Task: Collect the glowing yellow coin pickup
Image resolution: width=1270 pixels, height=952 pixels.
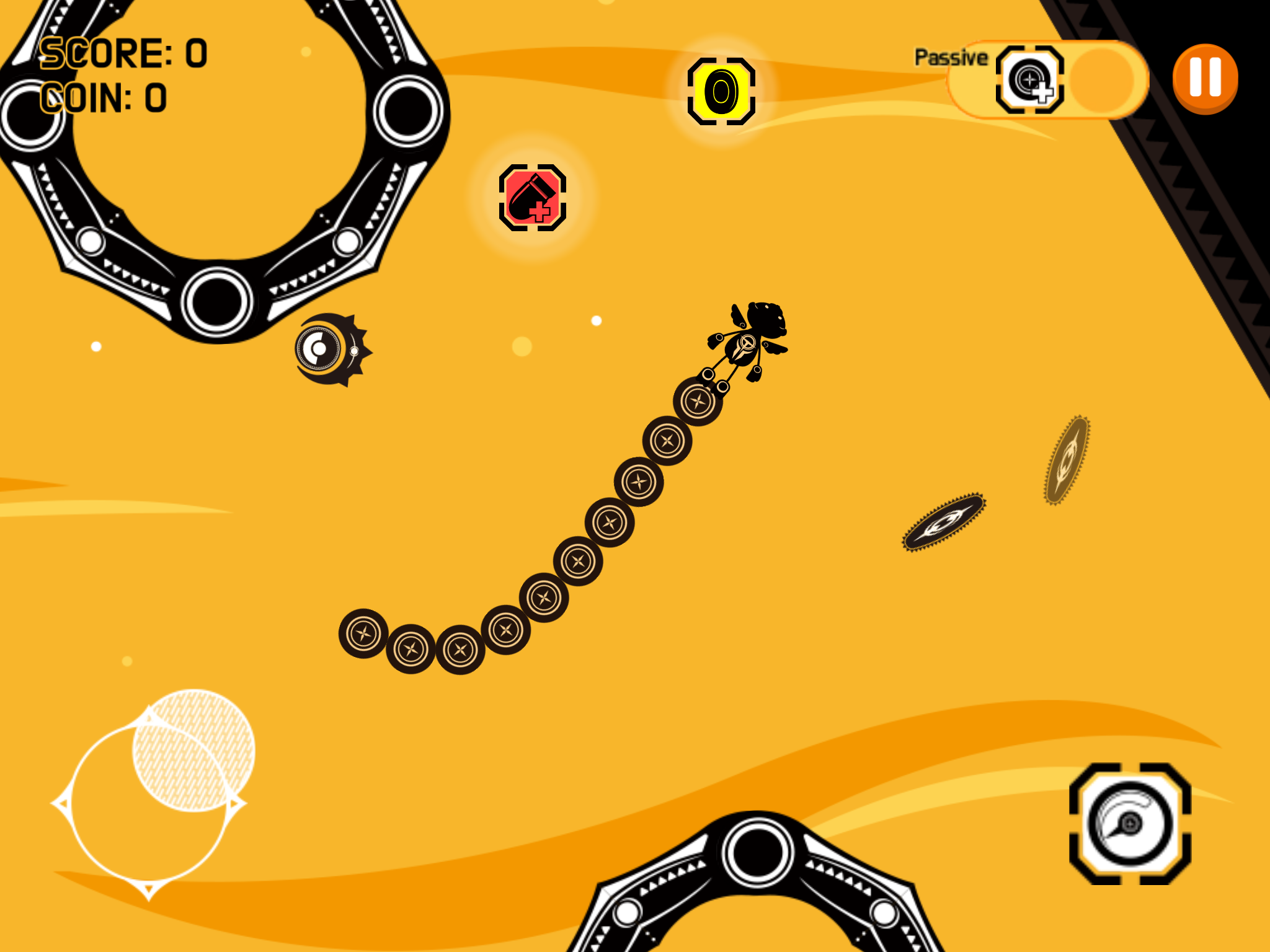Action: coord(721,92)
